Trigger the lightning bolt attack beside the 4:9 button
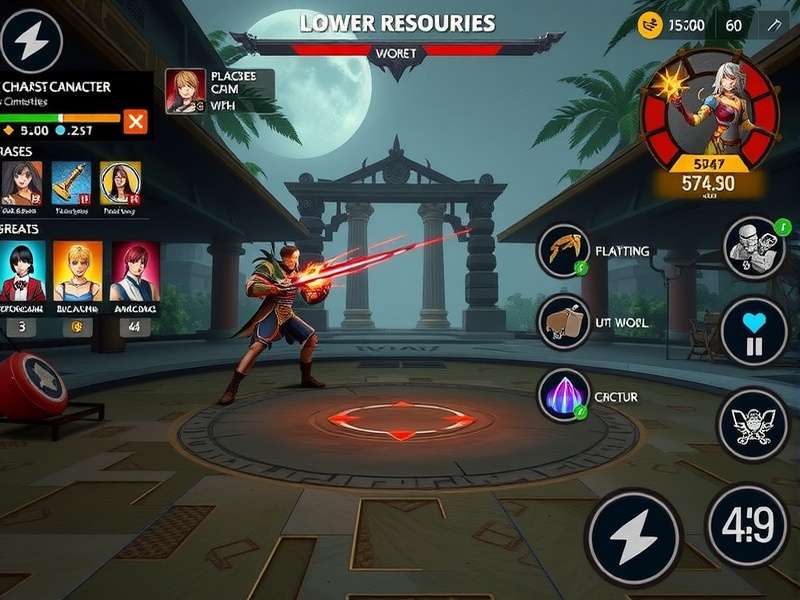Viewport: 800px width, 600px height. 632,537
